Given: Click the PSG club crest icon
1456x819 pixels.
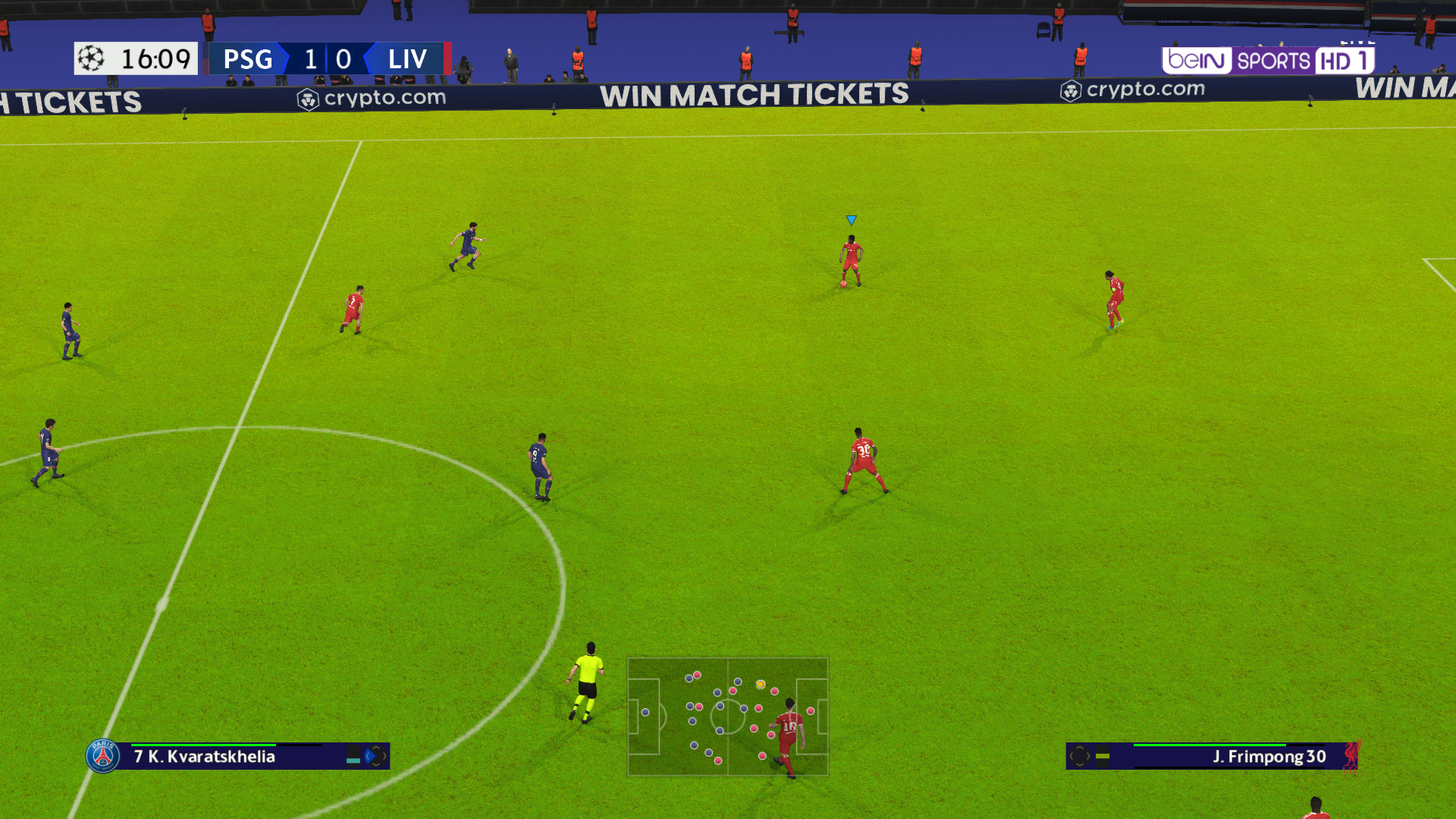Looking at the screenshot, I should (x=103, y=756).
